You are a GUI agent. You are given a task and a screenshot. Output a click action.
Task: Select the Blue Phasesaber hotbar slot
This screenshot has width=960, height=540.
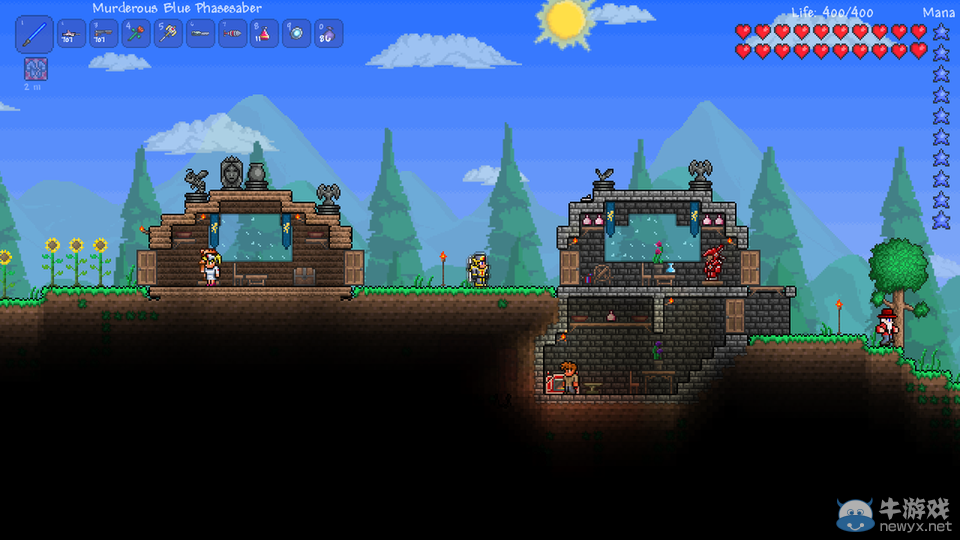34,35
